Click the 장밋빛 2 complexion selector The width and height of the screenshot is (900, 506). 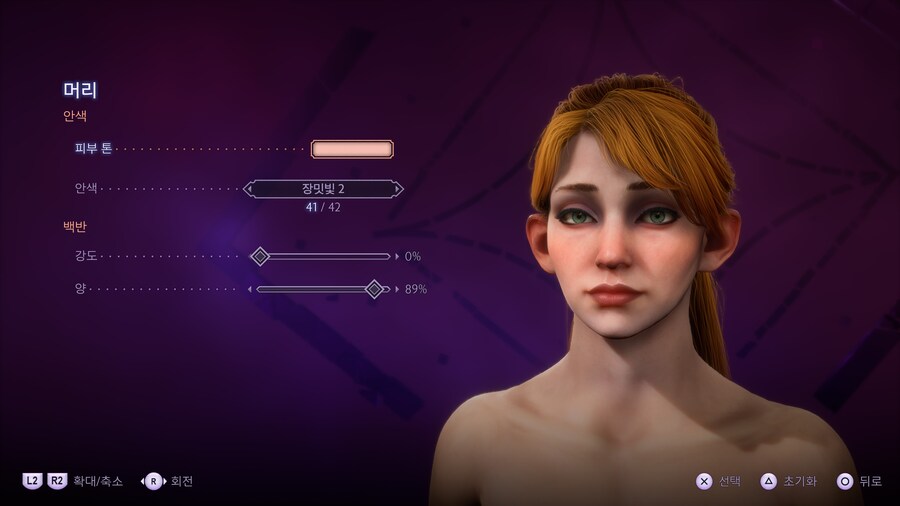[x=323, y=188]
